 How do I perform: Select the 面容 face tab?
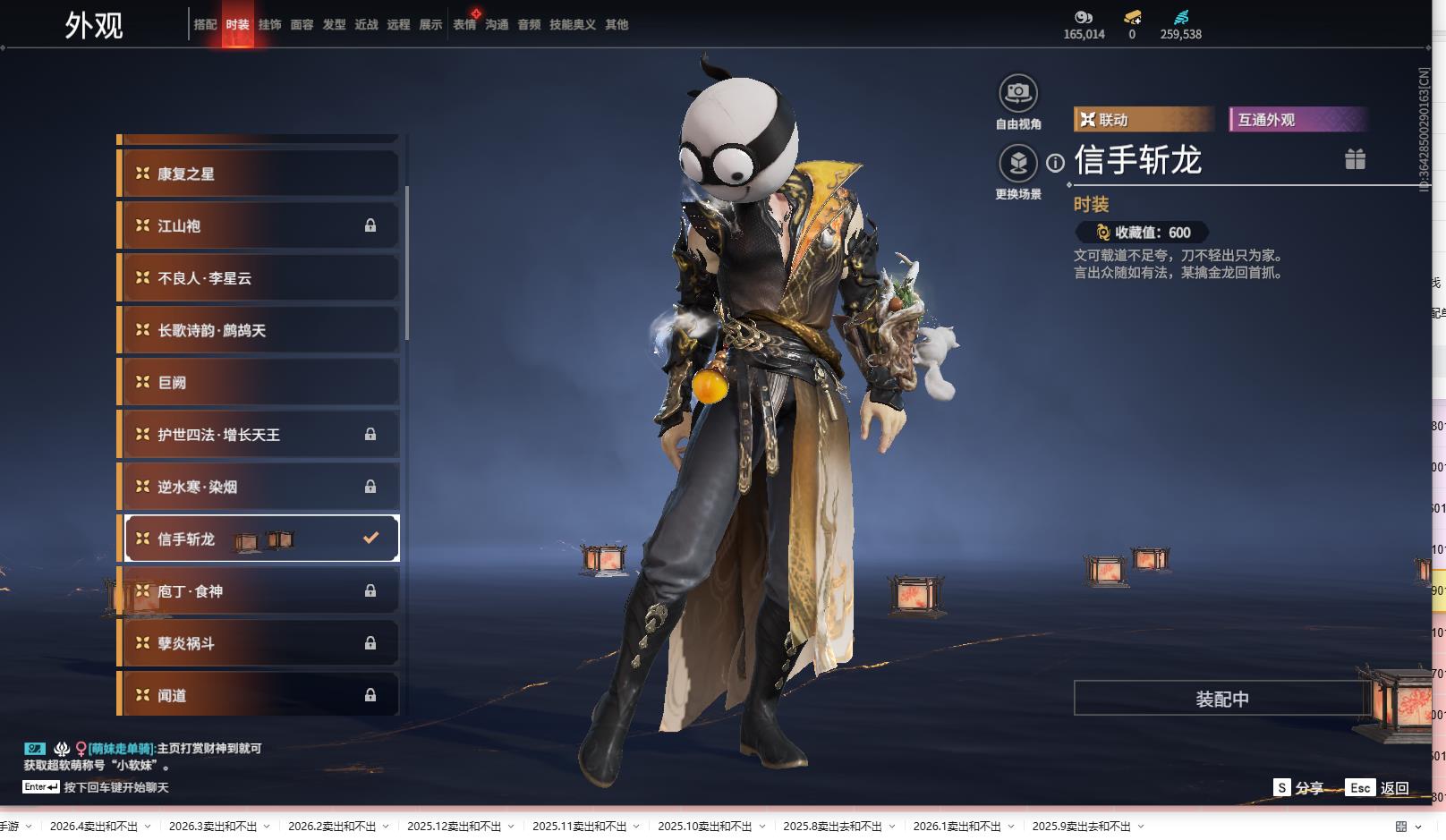(302, 25)
